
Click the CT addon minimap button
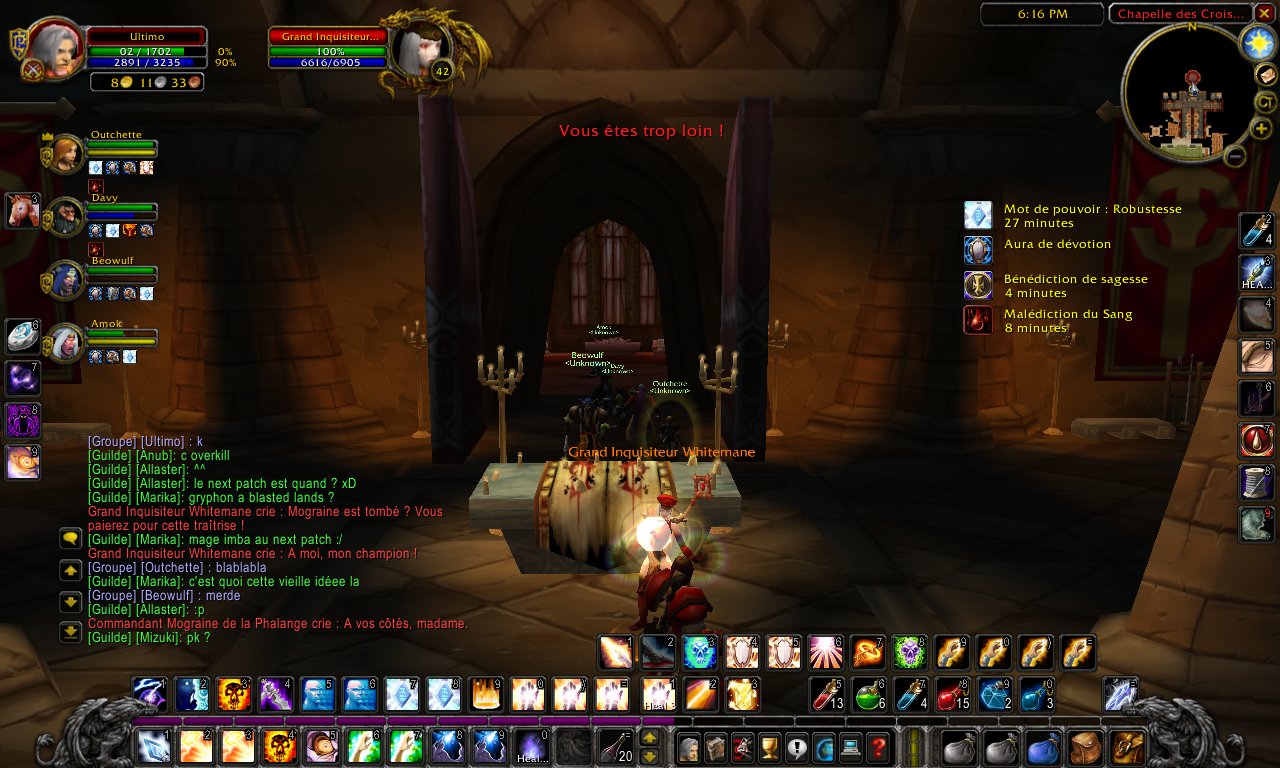coord(1266,102)
